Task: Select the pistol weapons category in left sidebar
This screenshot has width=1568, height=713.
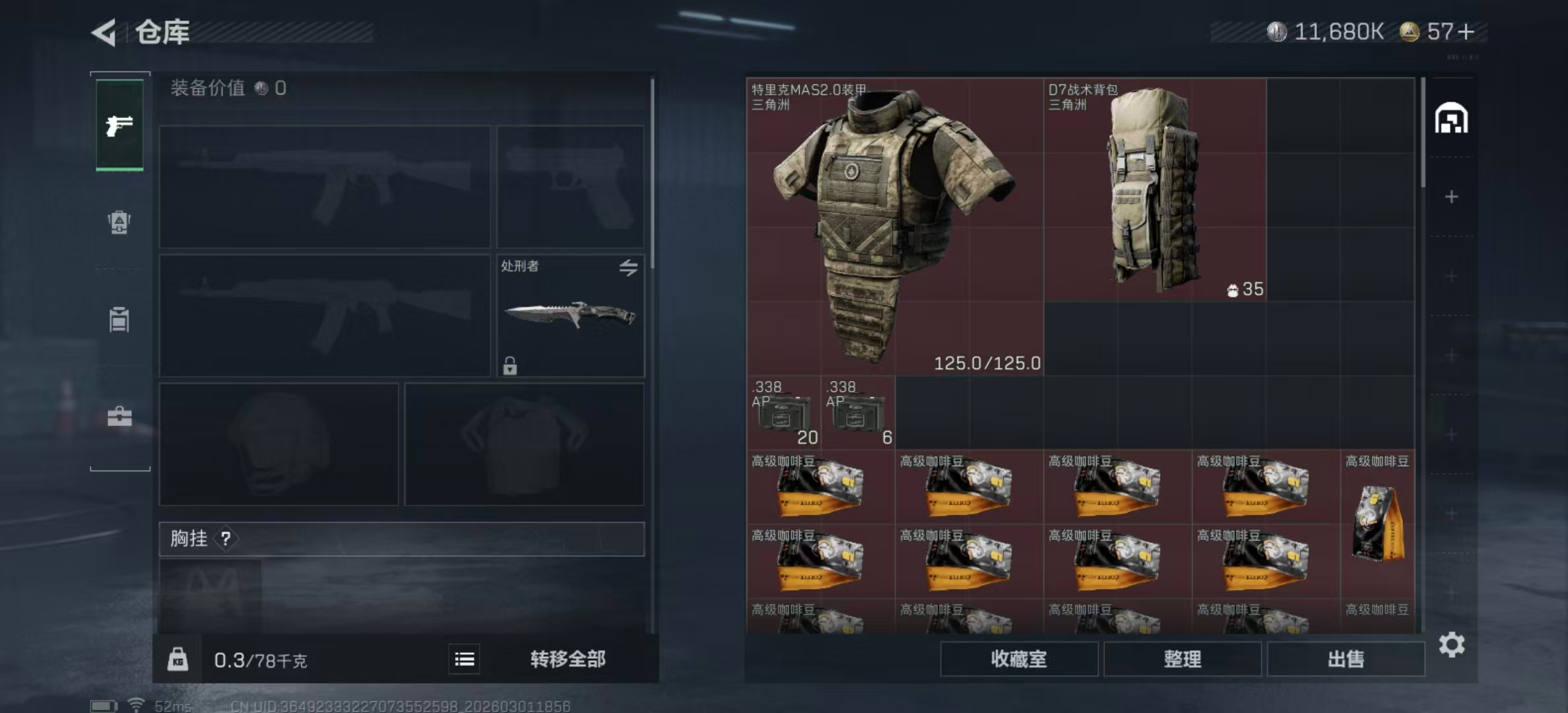Action: click(x=119, y=127)
